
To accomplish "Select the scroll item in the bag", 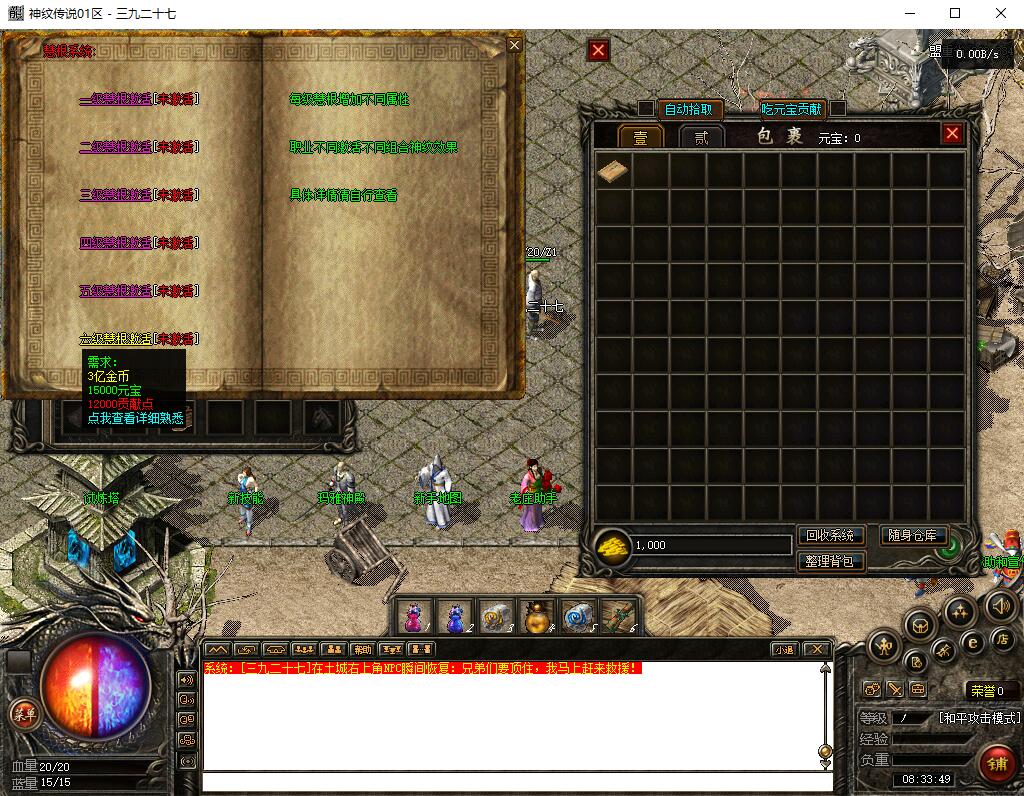I will point(613,172).
